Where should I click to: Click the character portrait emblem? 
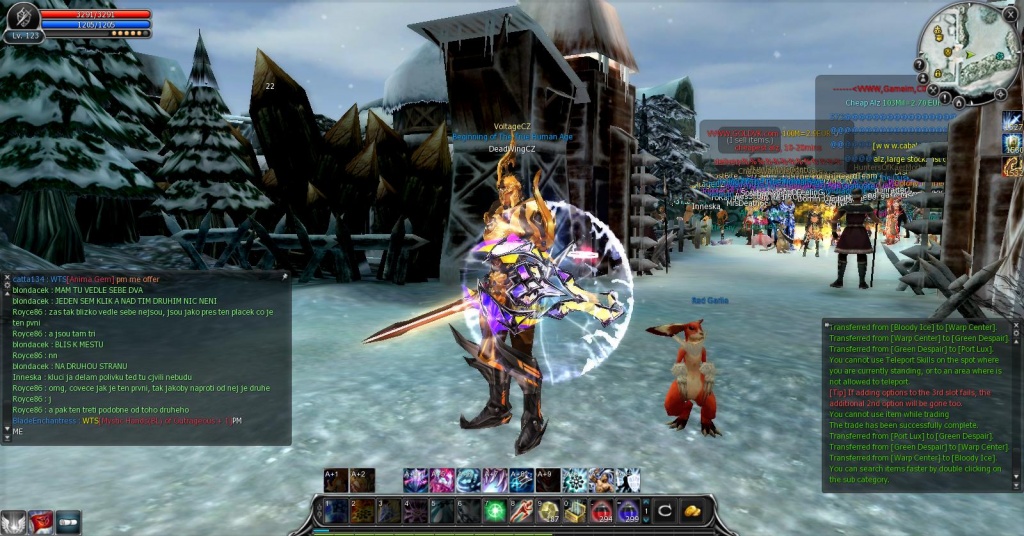click(22, 17)
